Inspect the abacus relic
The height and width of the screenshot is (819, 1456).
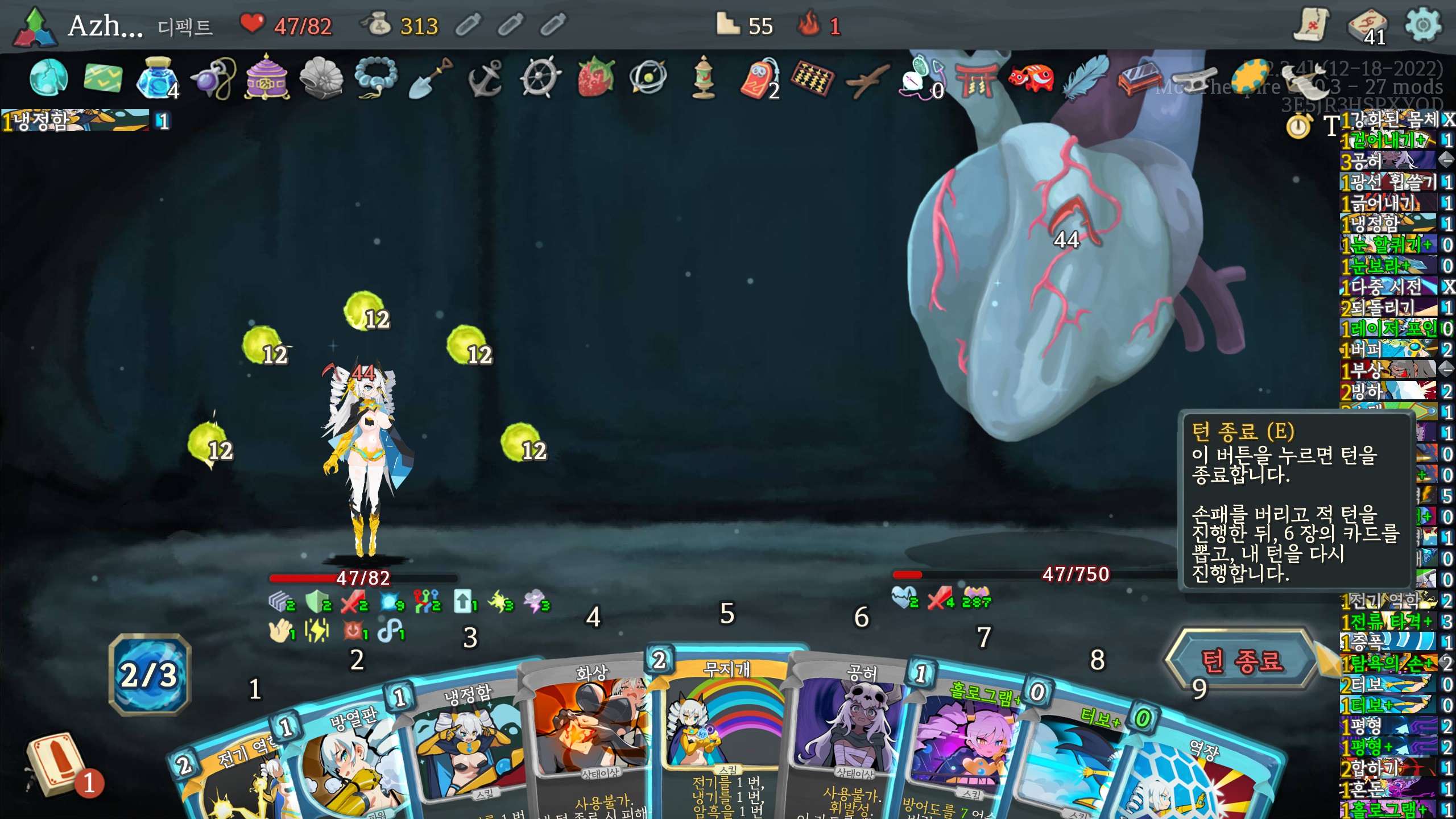pyautogui.click(x=812, y=78)
